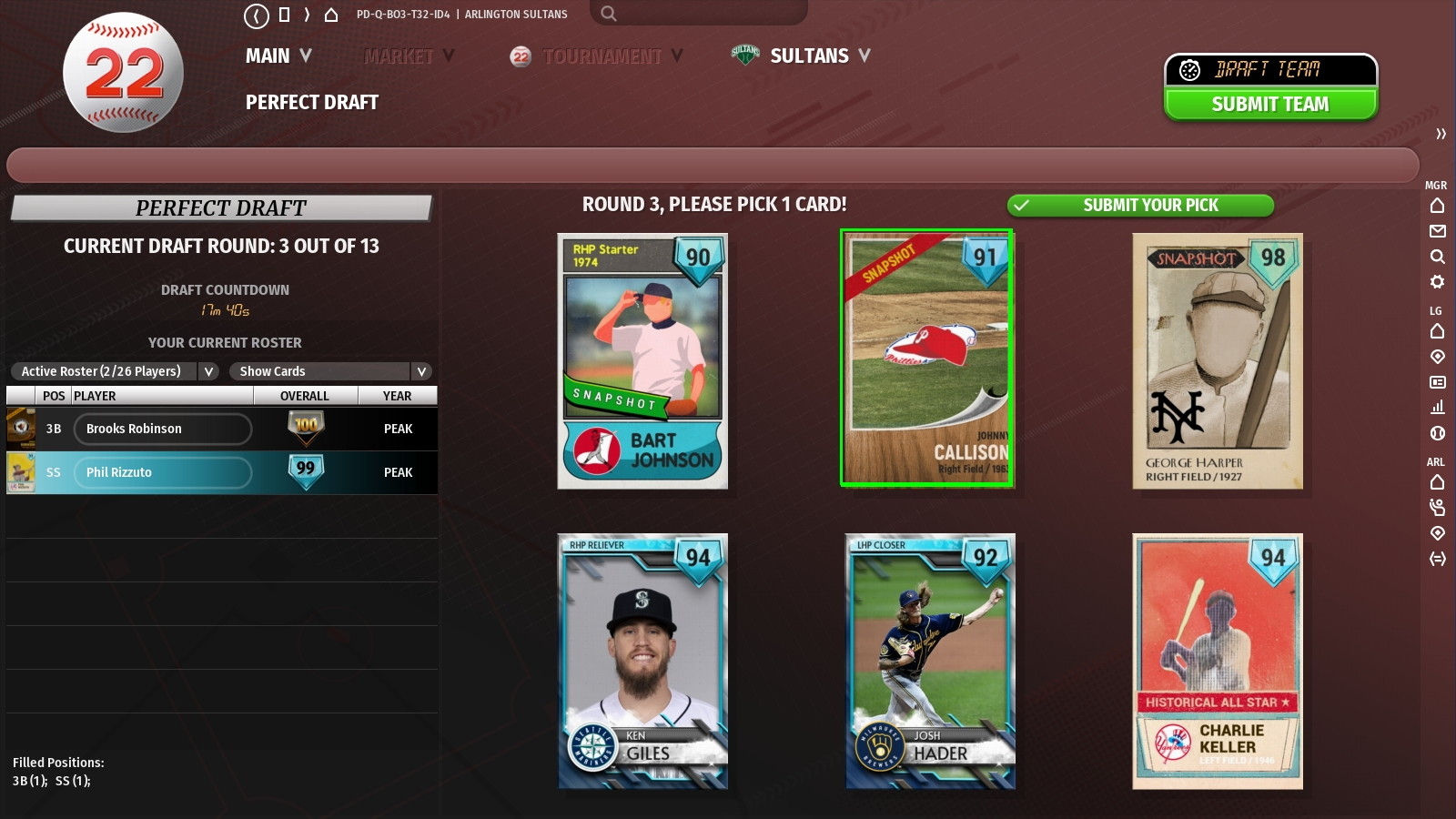The height and width of the screenshot is (819, 1456).
Task: Open the Show Cards dropdown
Action: click(x=421, y=371)
